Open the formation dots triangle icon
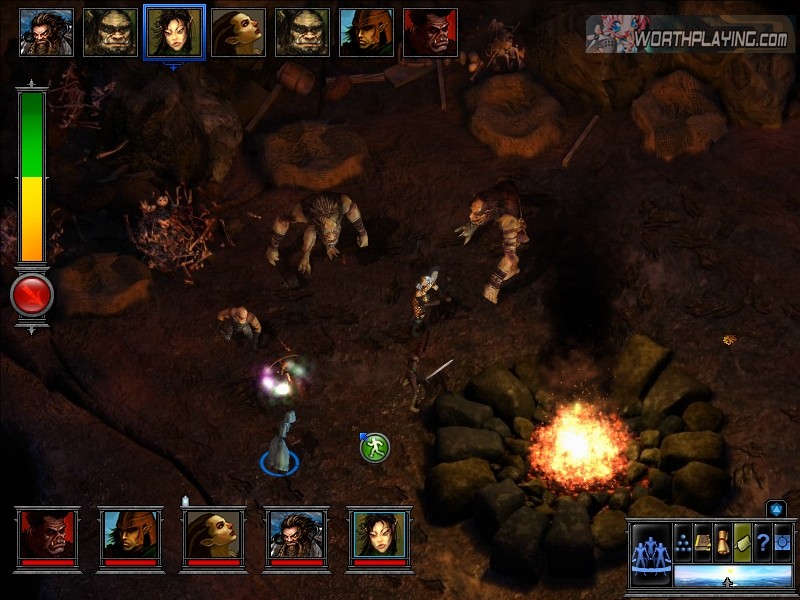This screenshot has height=600, width=800. (683, 542)
